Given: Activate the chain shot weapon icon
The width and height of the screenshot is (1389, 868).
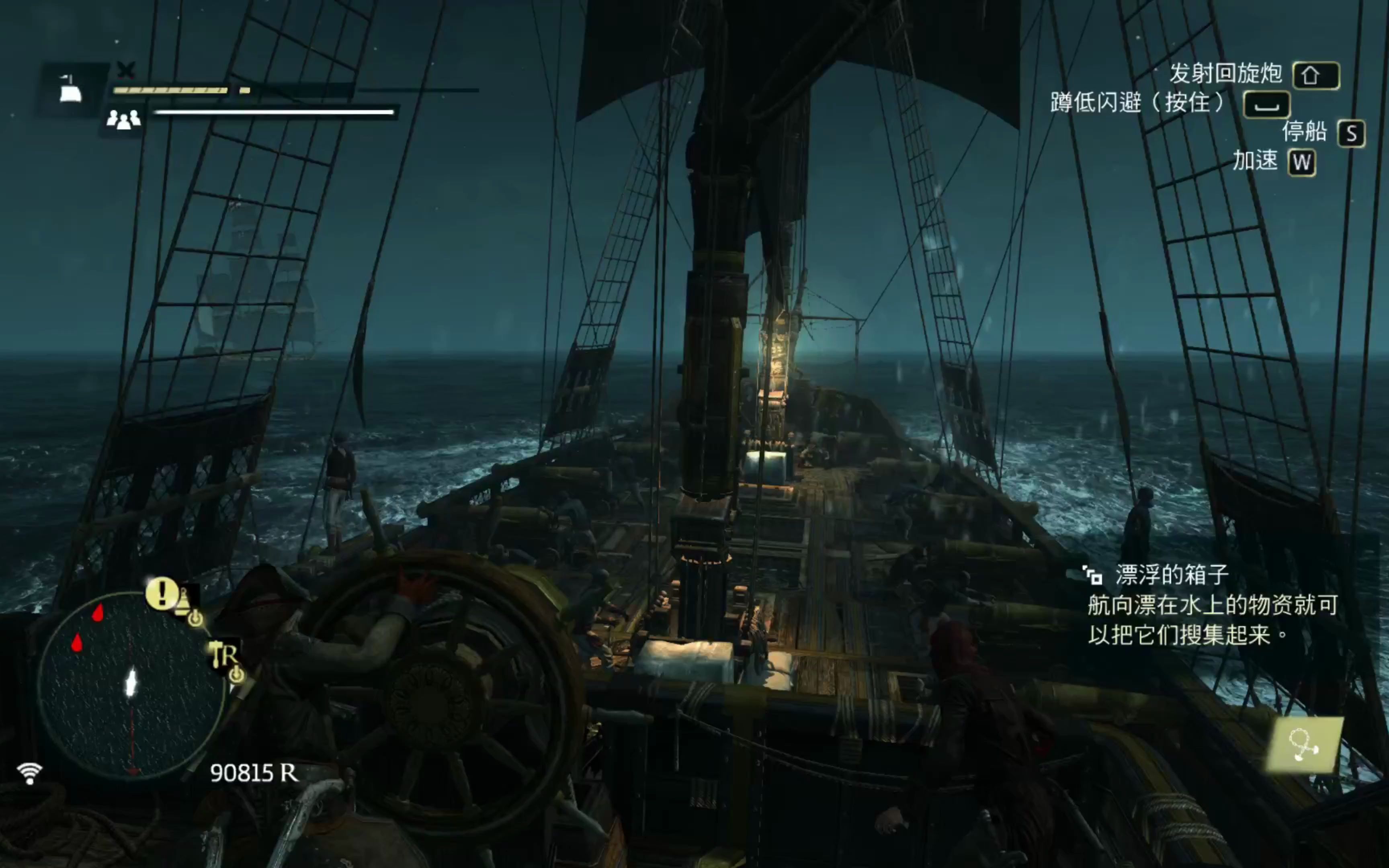Looking at the screenshot, I should click(1304, 745).
